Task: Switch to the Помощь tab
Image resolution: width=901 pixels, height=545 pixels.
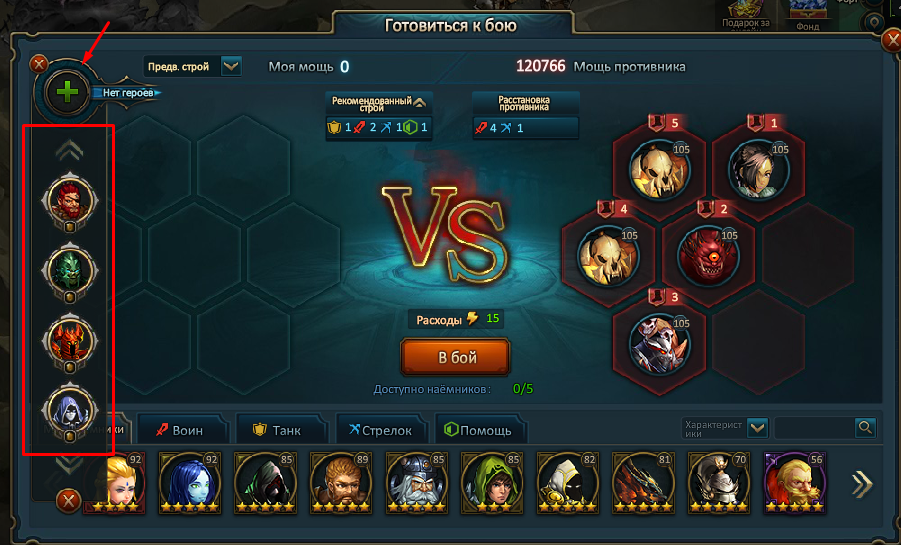Action: [477, 430]
